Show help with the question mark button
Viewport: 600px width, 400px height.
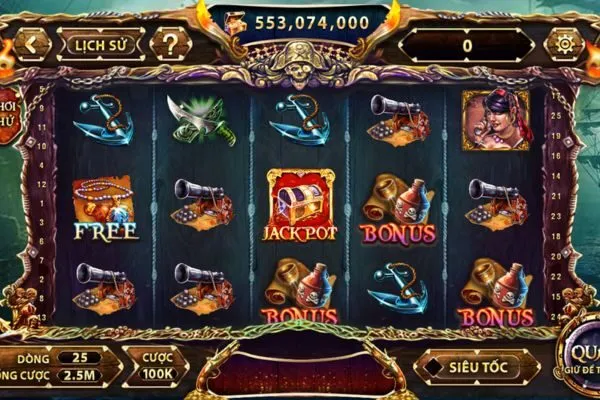(171, 44)
